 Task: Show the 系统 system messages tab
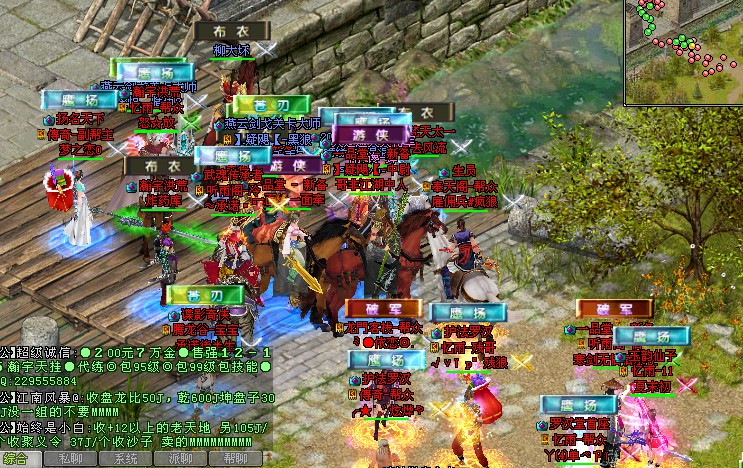pos(126,459)
